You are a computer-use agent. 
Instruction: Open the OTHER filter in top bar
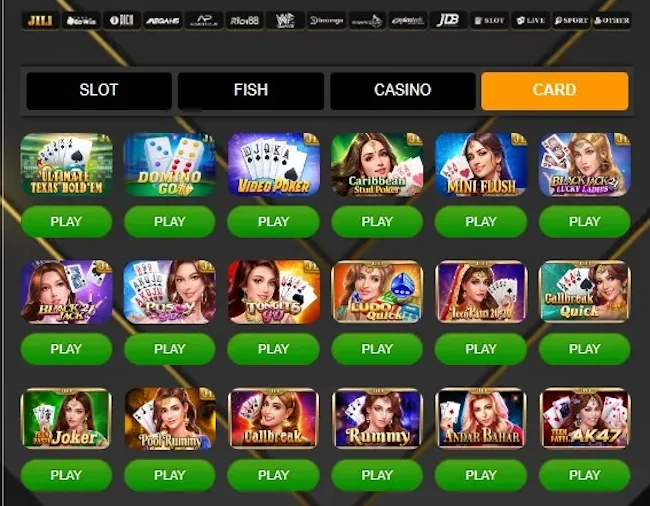pyautogui.click(x=611, y=20)
